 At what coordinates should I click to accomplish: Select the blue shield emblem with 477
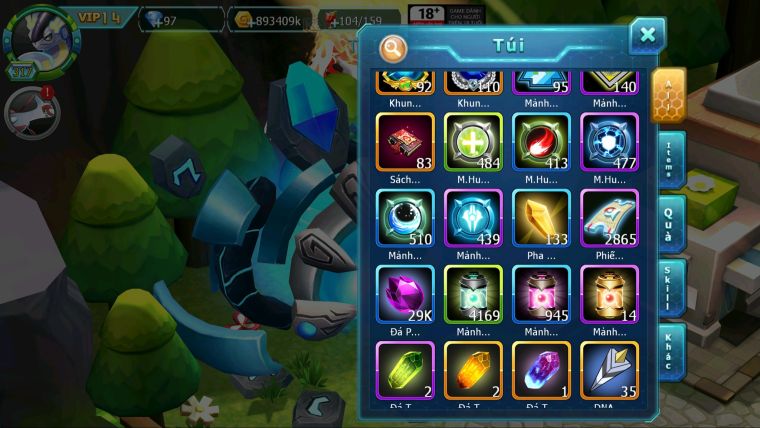(609, 141)
